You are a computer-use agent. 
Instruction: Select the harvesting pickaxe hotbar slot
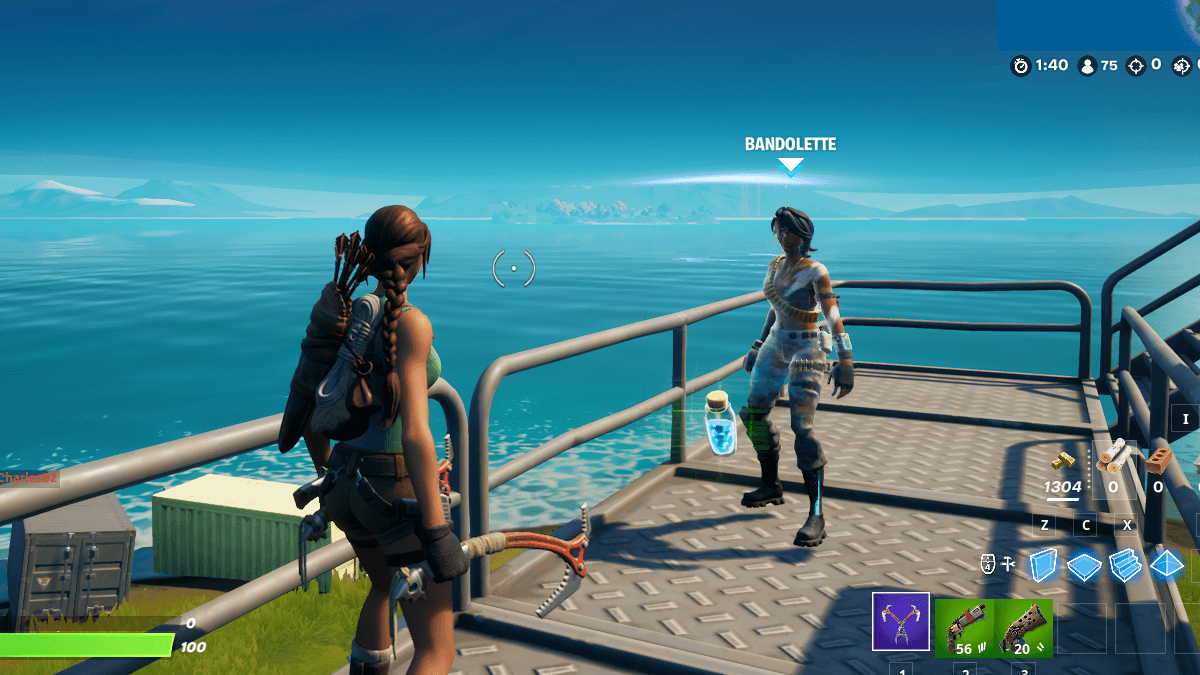(901, 621)
